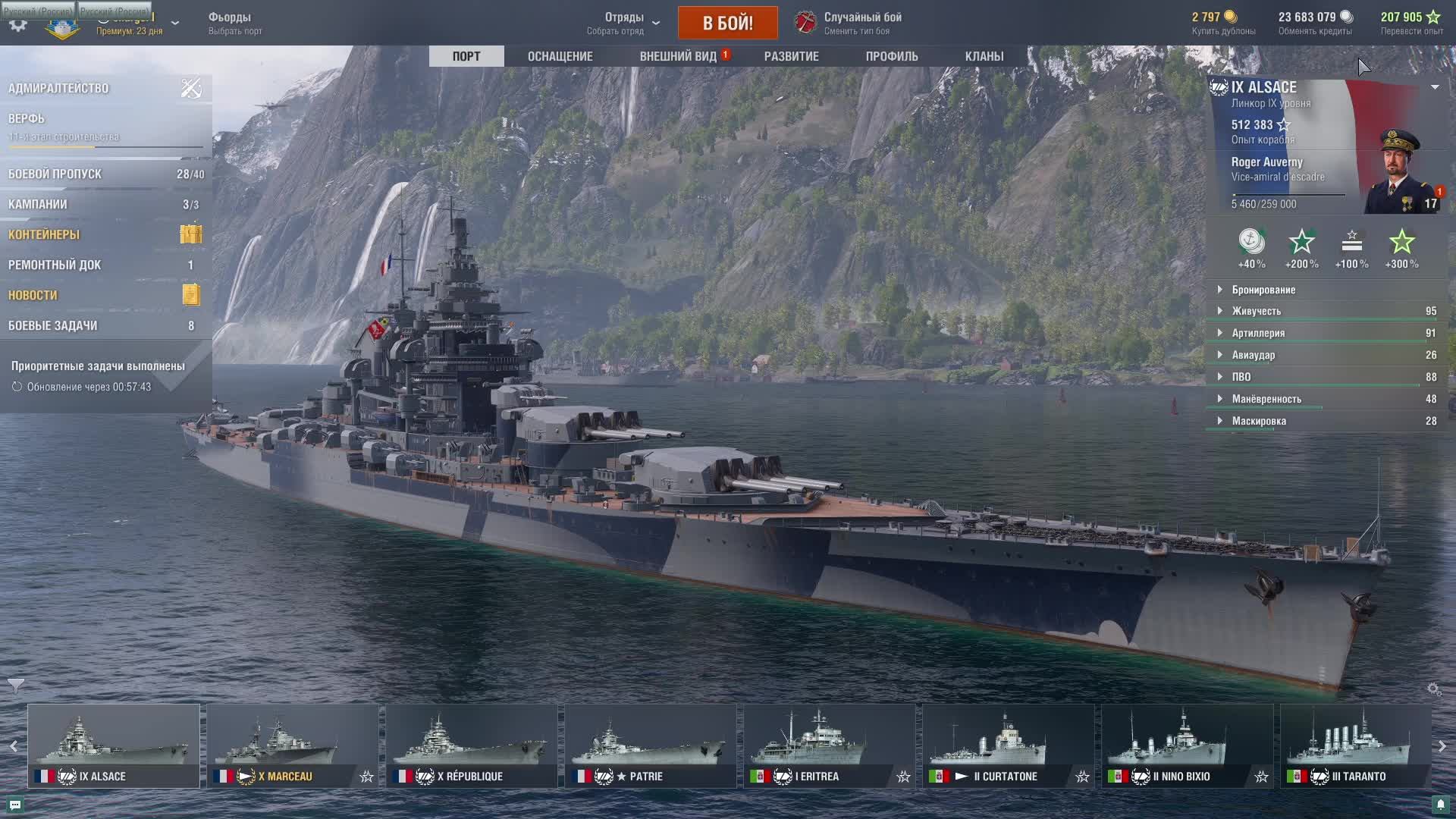Viewport: 1456px width, 819px height.
Task: Open the Контейнеры section
Action: click(x=44, y=235)
